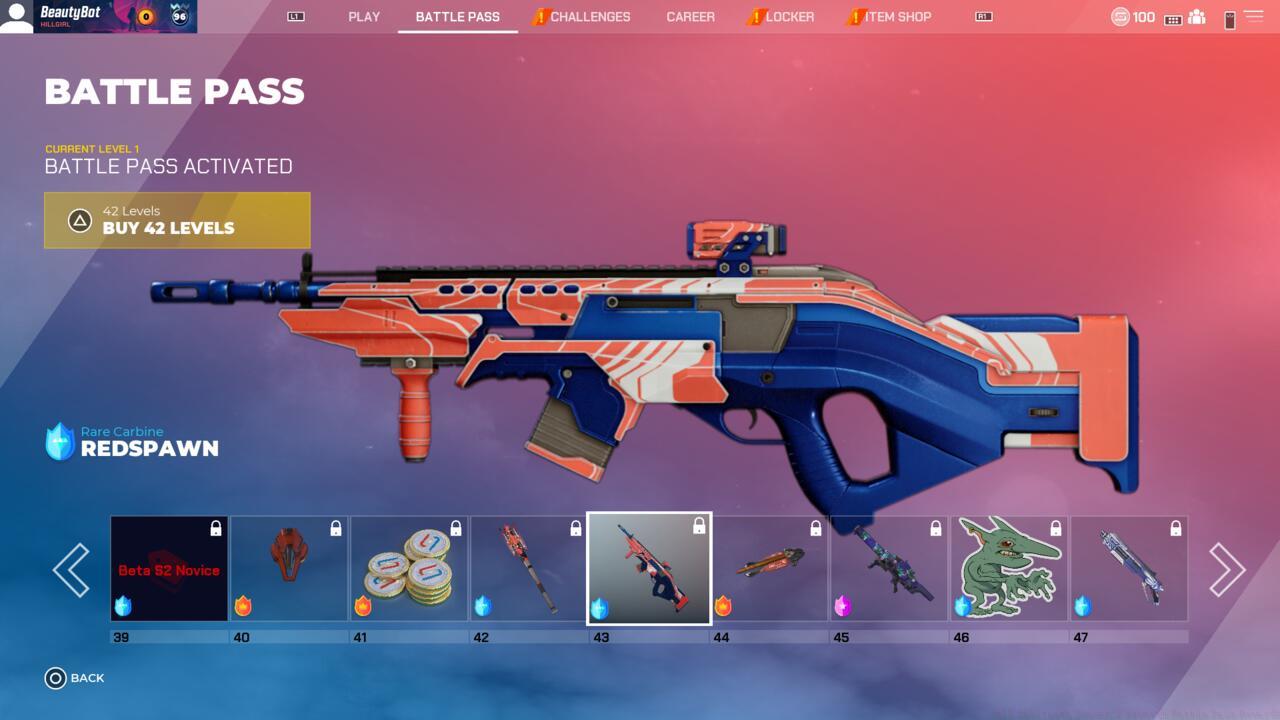Open the friends list icon

point(1197,18)
